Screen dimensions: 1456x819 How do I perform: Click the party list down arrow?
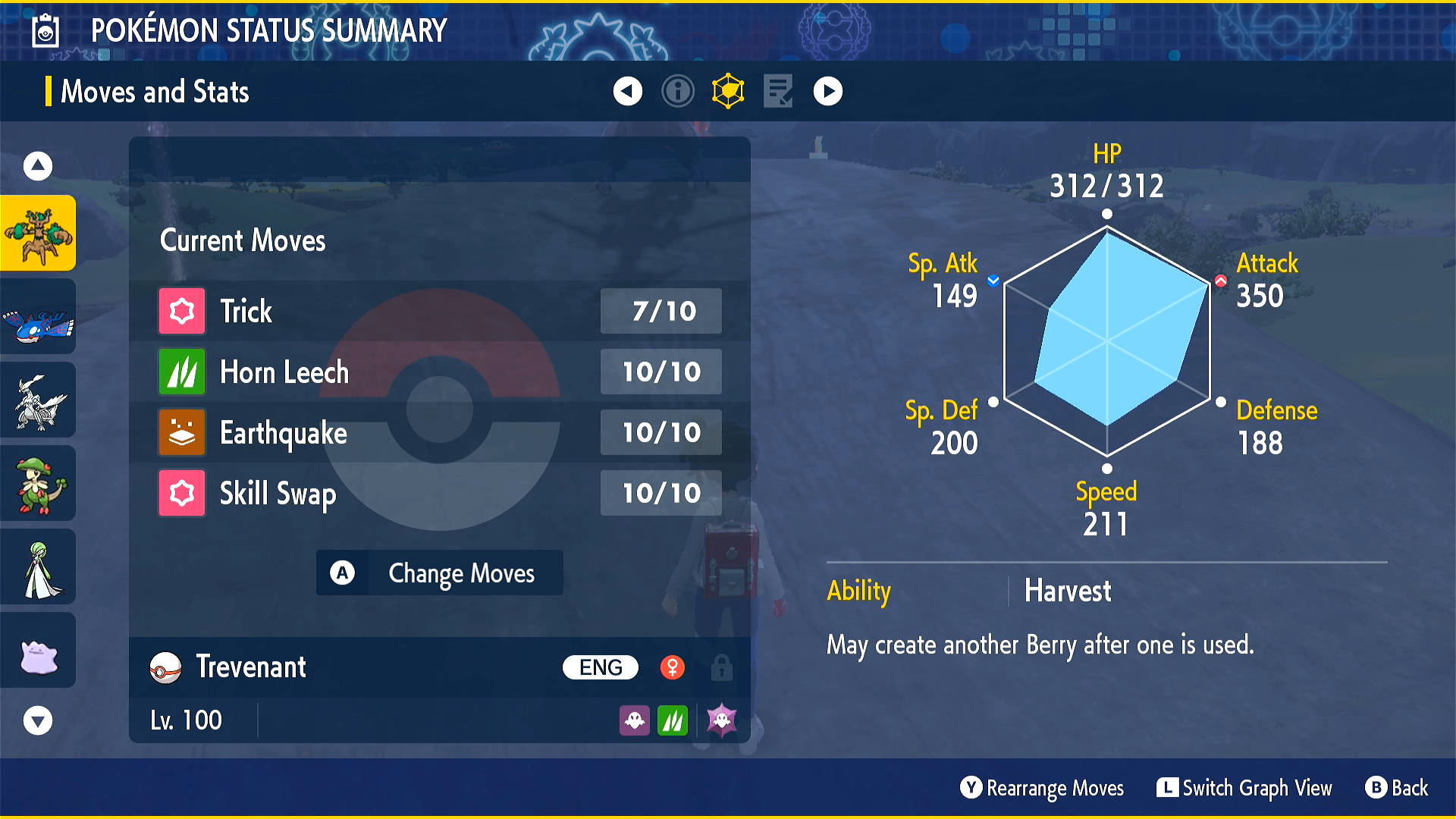(x=38, y=720)
